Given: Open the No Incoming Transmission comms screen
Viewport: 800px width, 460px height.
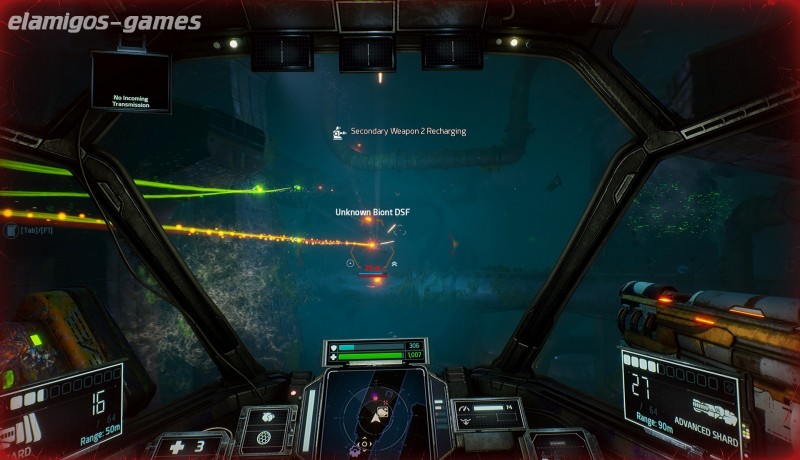Looking at the screenshot, I should click(131, 82).
